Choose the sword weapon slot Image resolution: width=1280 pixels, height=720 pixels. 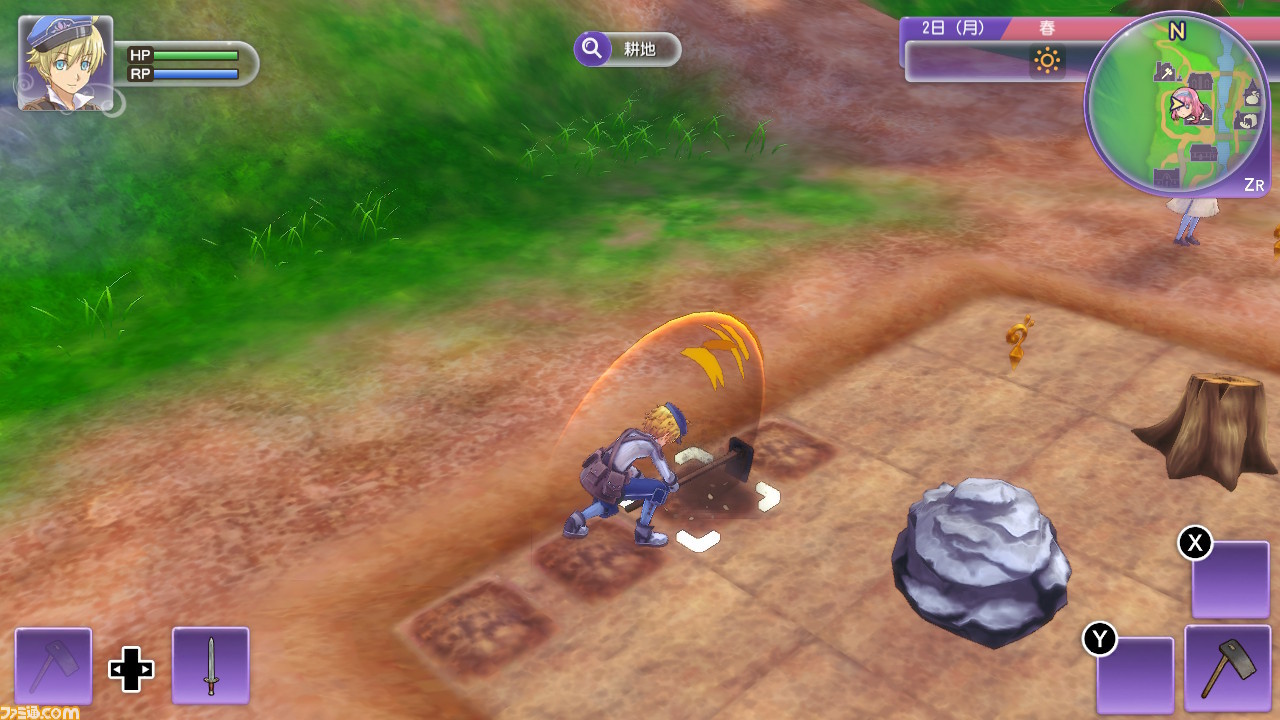(x=210, y=665)
